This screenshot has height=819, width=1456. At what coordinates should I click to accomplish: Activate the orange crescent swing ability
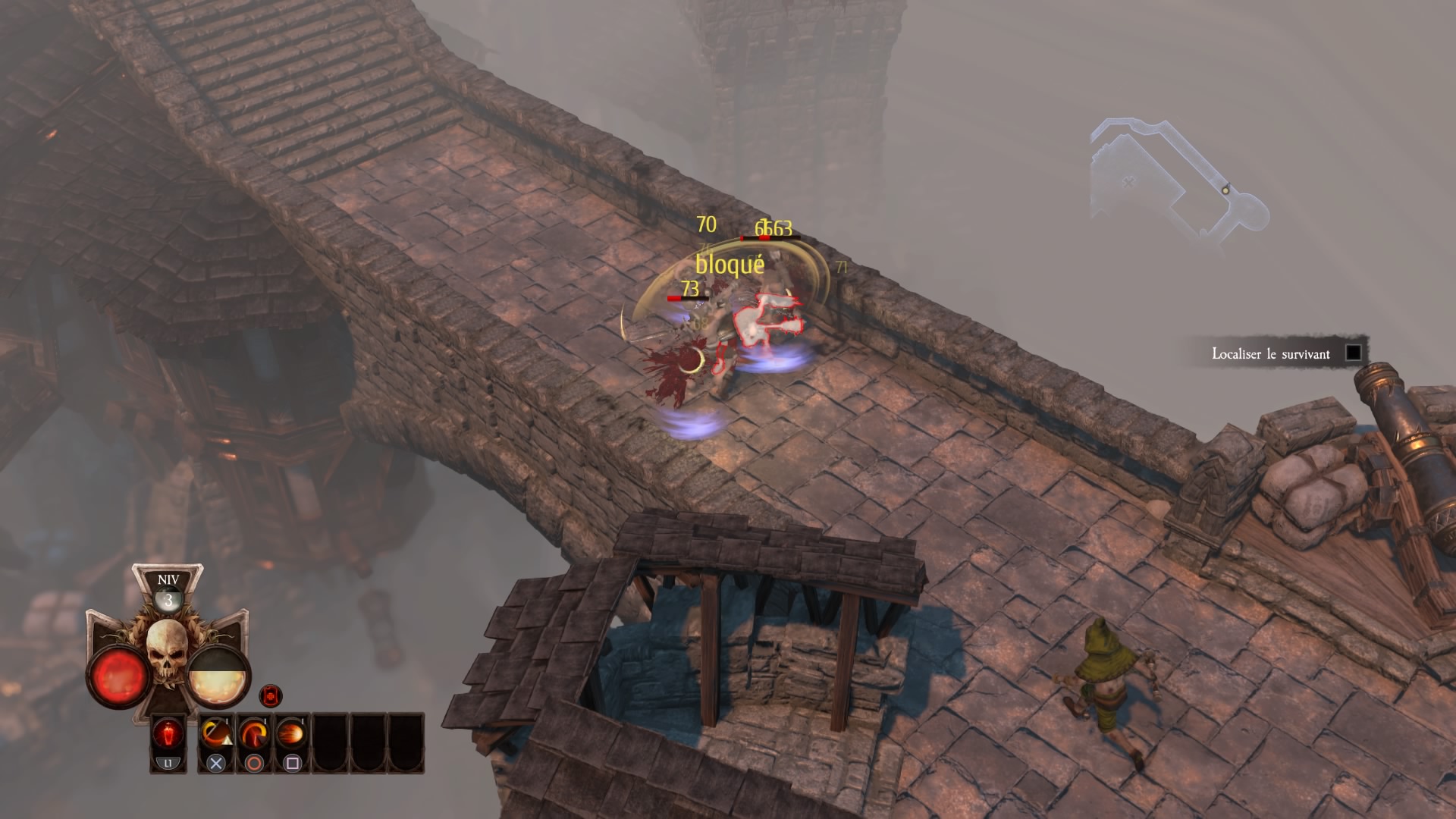coord(254,735)
